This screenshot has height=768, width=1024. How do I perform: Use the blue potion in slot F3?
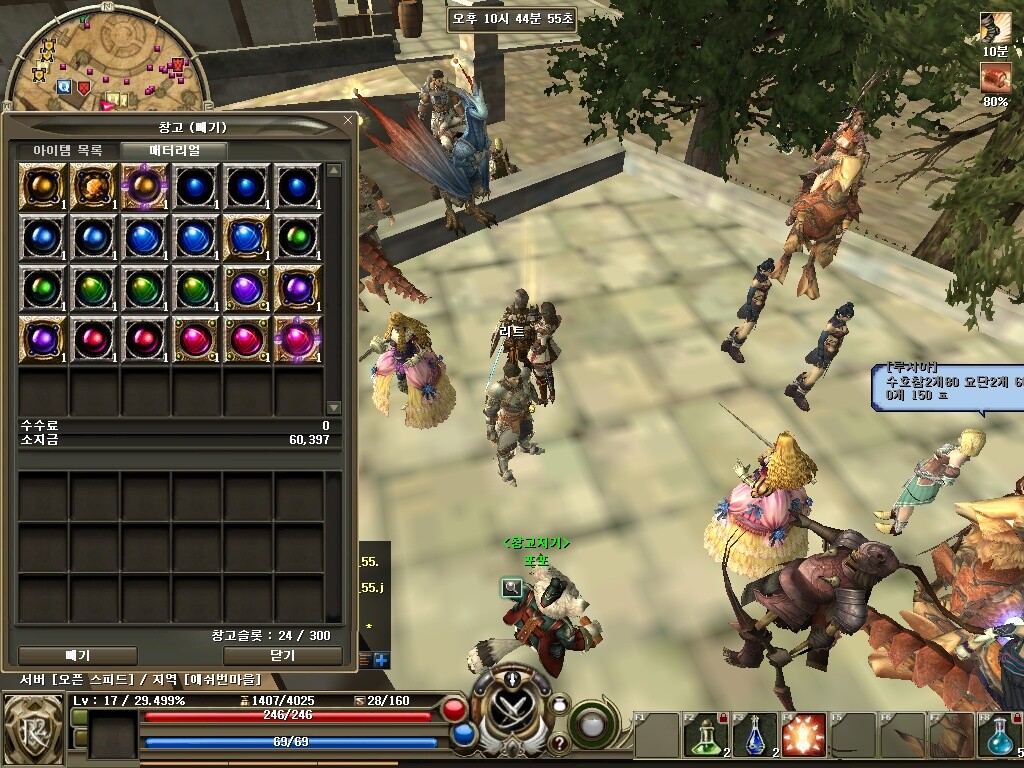(x=755, y=738)
